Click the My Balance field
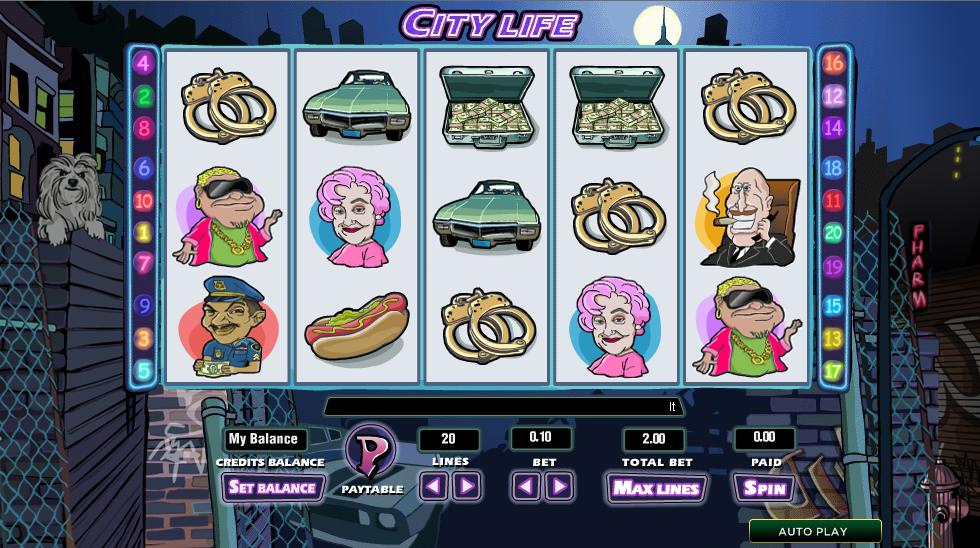The width and height of the screenshot is (980, 548). 264,439
